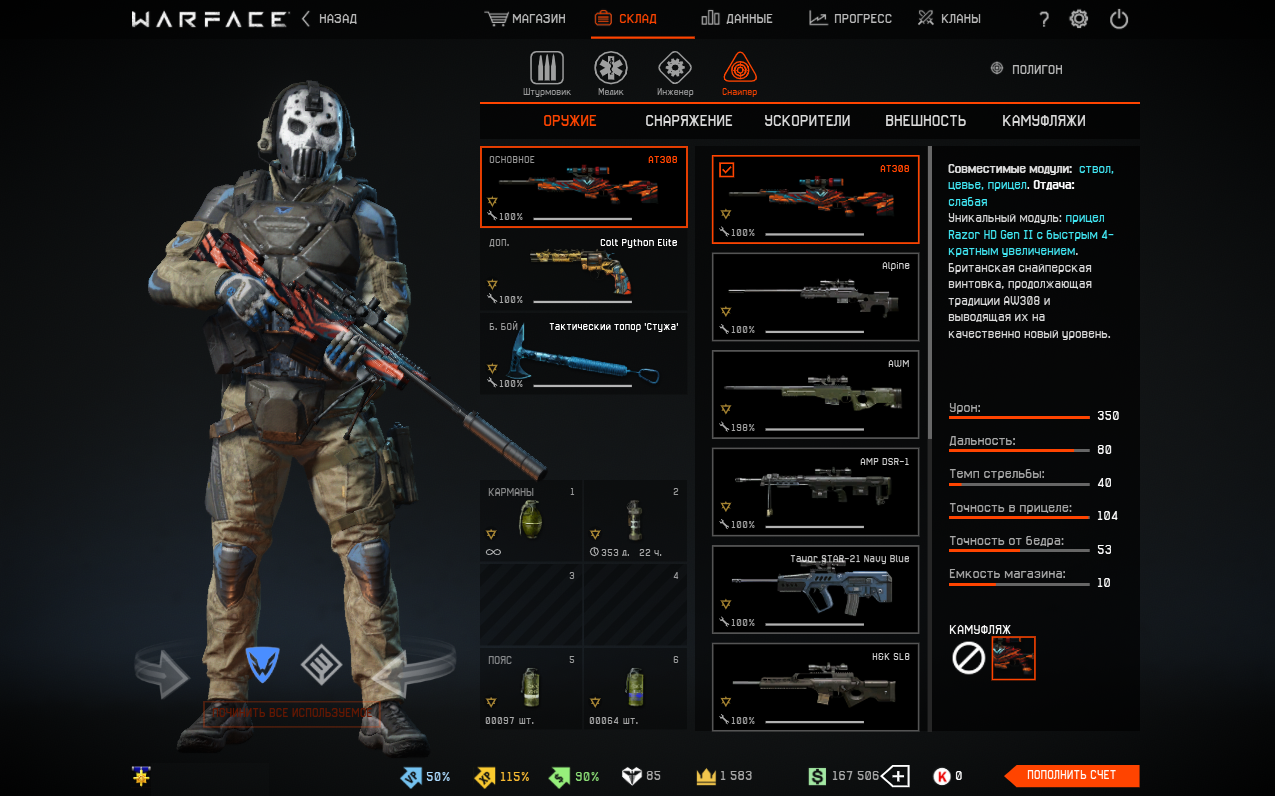Remove camouflage with the no-camo icon

pos(968,658)
